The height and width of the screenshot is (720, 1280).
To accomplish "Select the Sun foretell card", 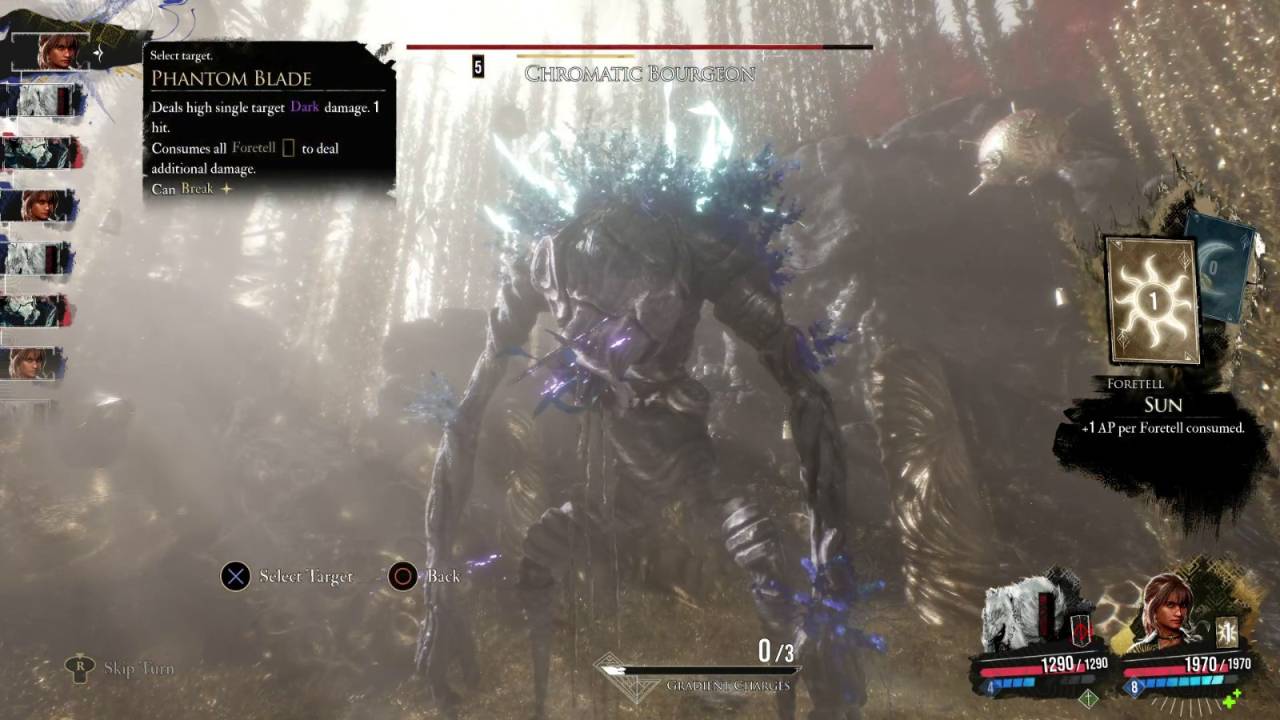I will coord(1151,300).
